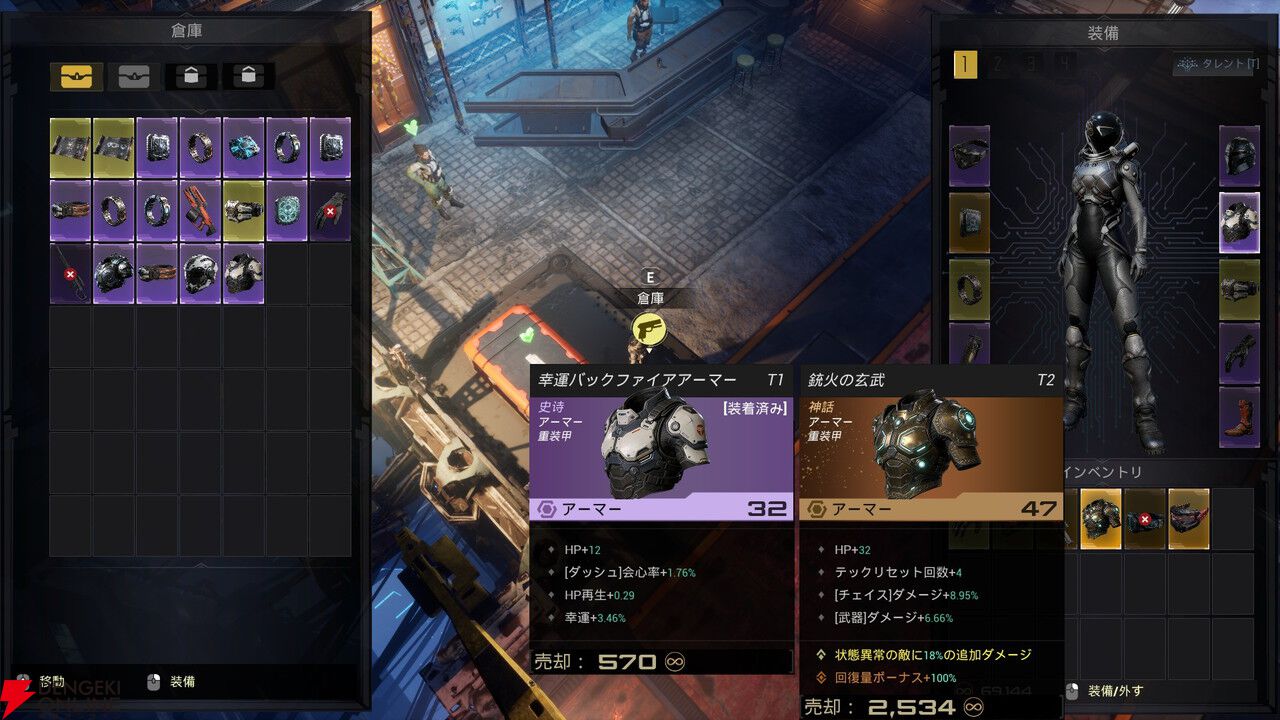The height and width of the screenshot is (720, 1280).
Task: Select the orange rifle in the stash
Action: coord(200,211)
